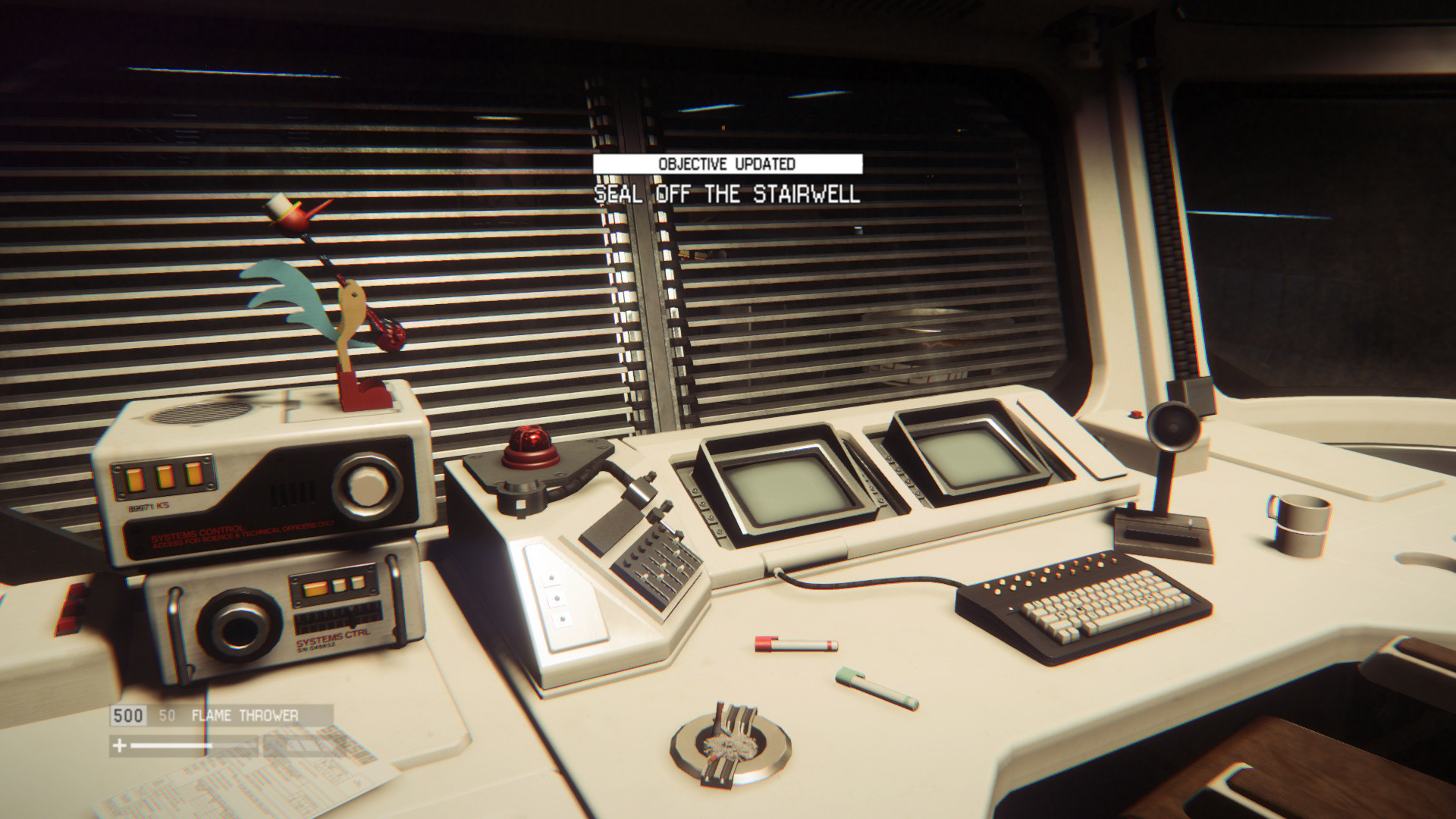Select the Flame Thrower weapon indicator
The width and height of the screenshot is (1456, 819).
pyautogui.click(x=244, y=715)
